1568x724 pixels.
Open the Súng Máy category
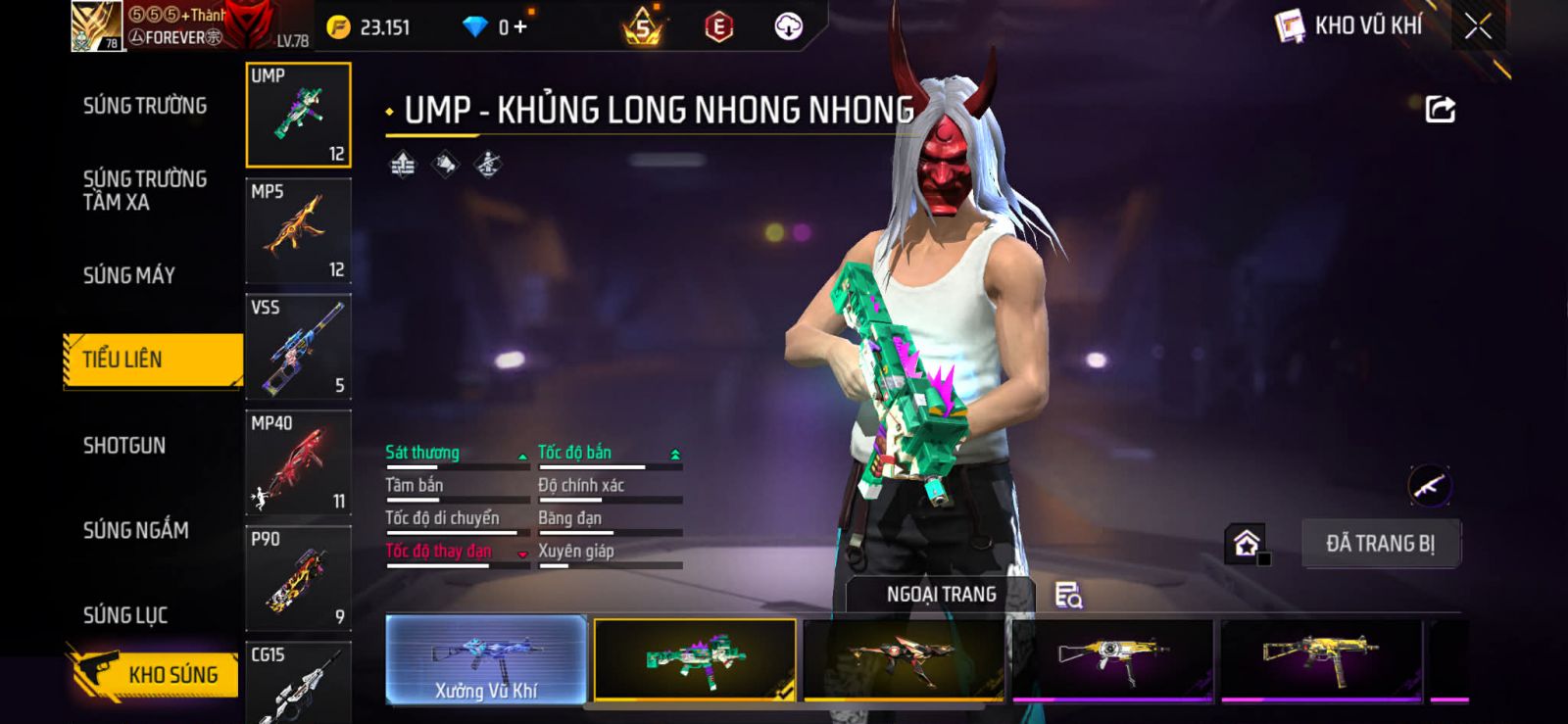point(129,275)
